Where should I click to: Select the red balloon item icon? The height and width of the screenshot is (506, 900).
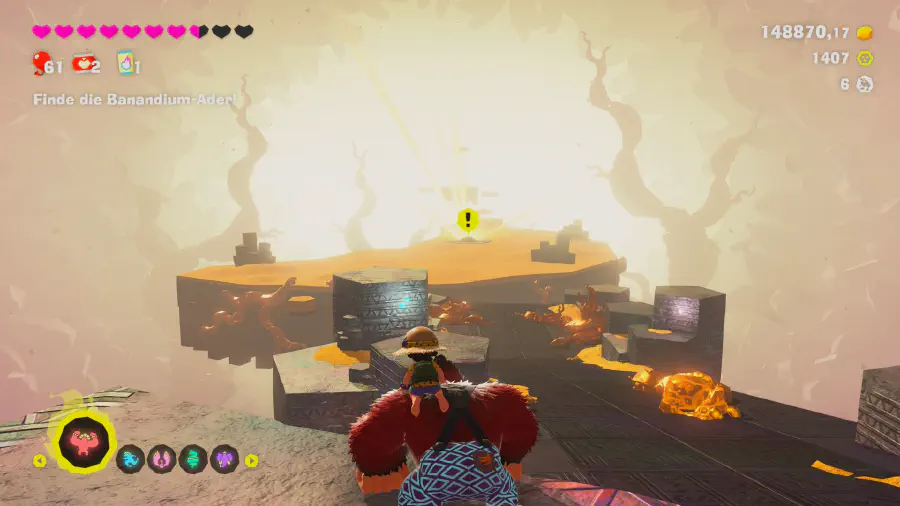pos(41,64)
